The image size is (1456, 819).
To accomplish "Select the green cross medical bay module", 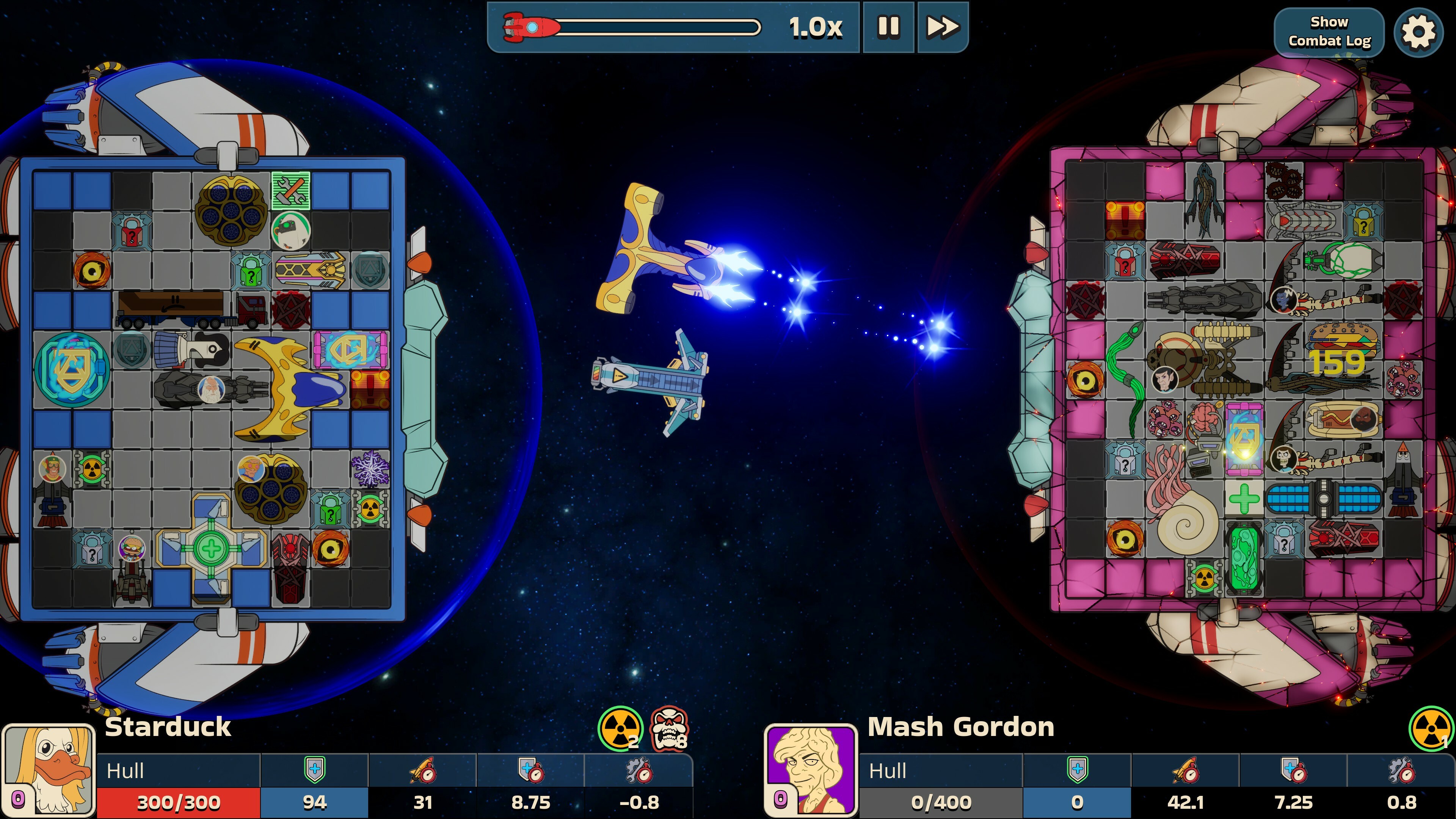I will pos(212,547).
